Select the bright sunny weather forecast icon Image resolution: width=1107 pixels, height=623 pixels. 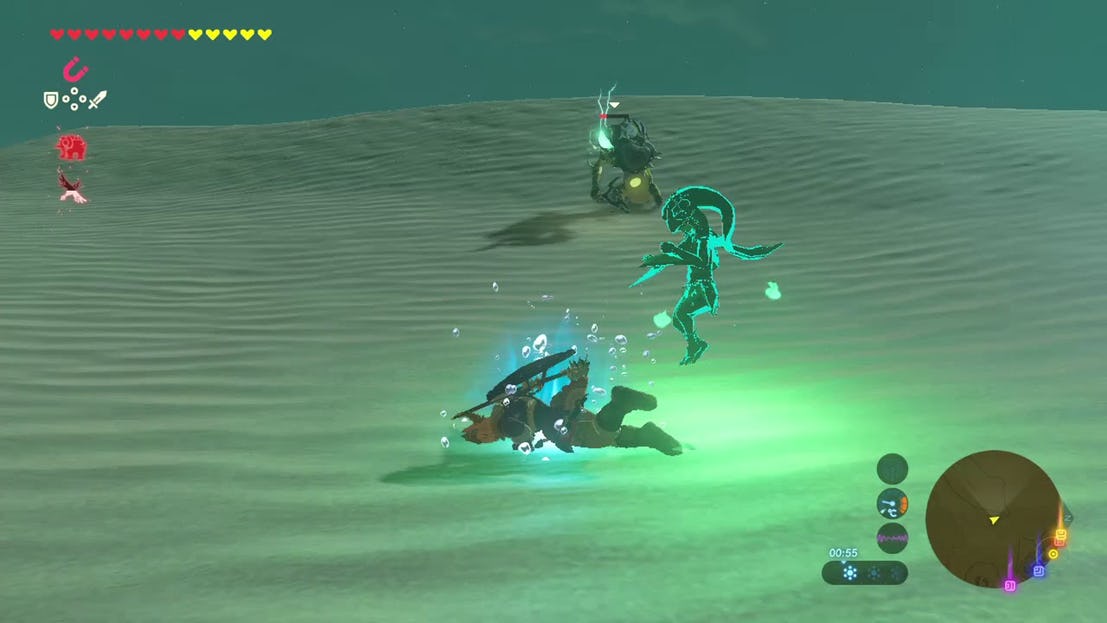[850, 573]
